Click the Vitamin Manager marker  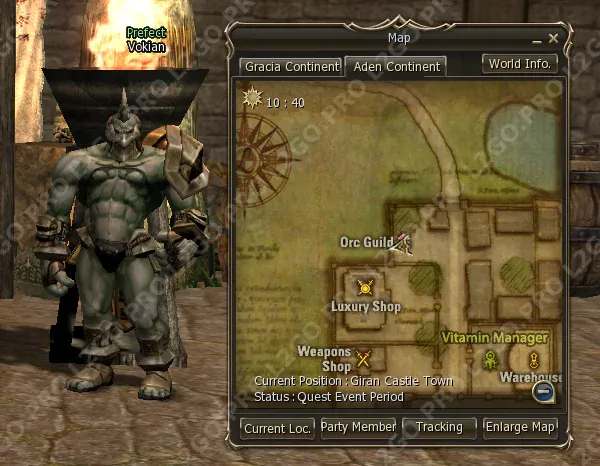[x=491, y=358]
